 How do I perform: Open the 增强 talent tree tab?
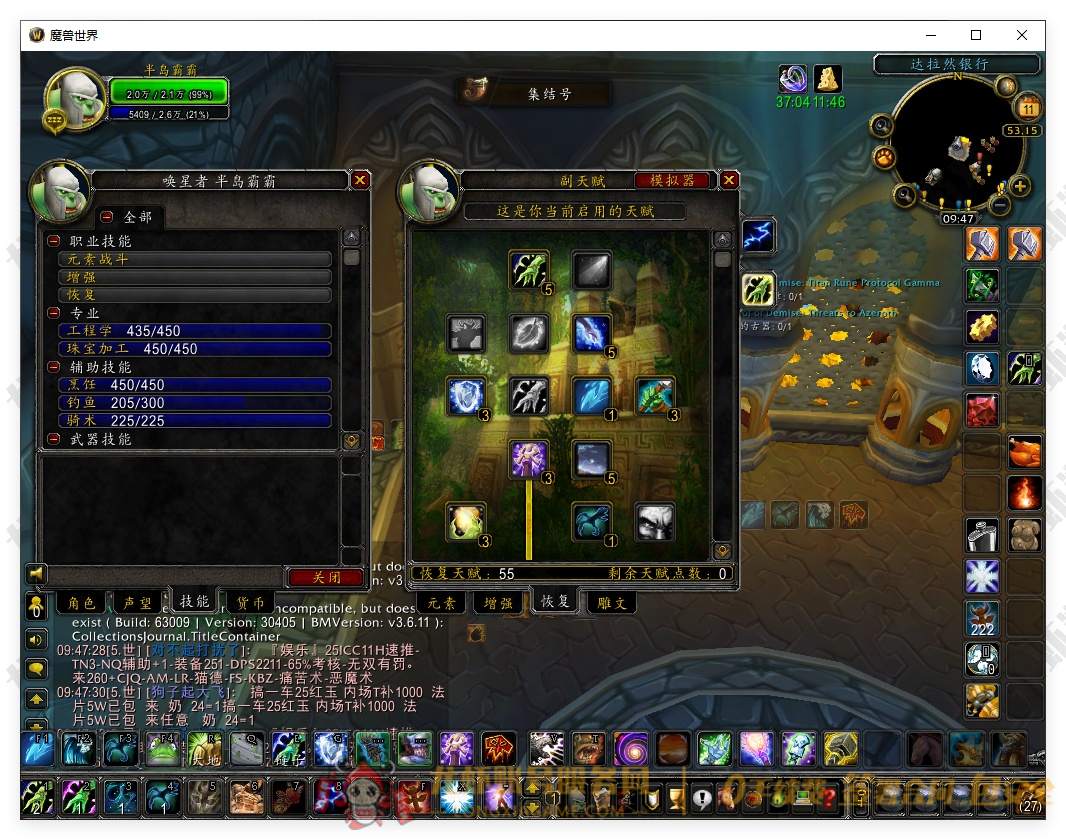tap(499, 602)
